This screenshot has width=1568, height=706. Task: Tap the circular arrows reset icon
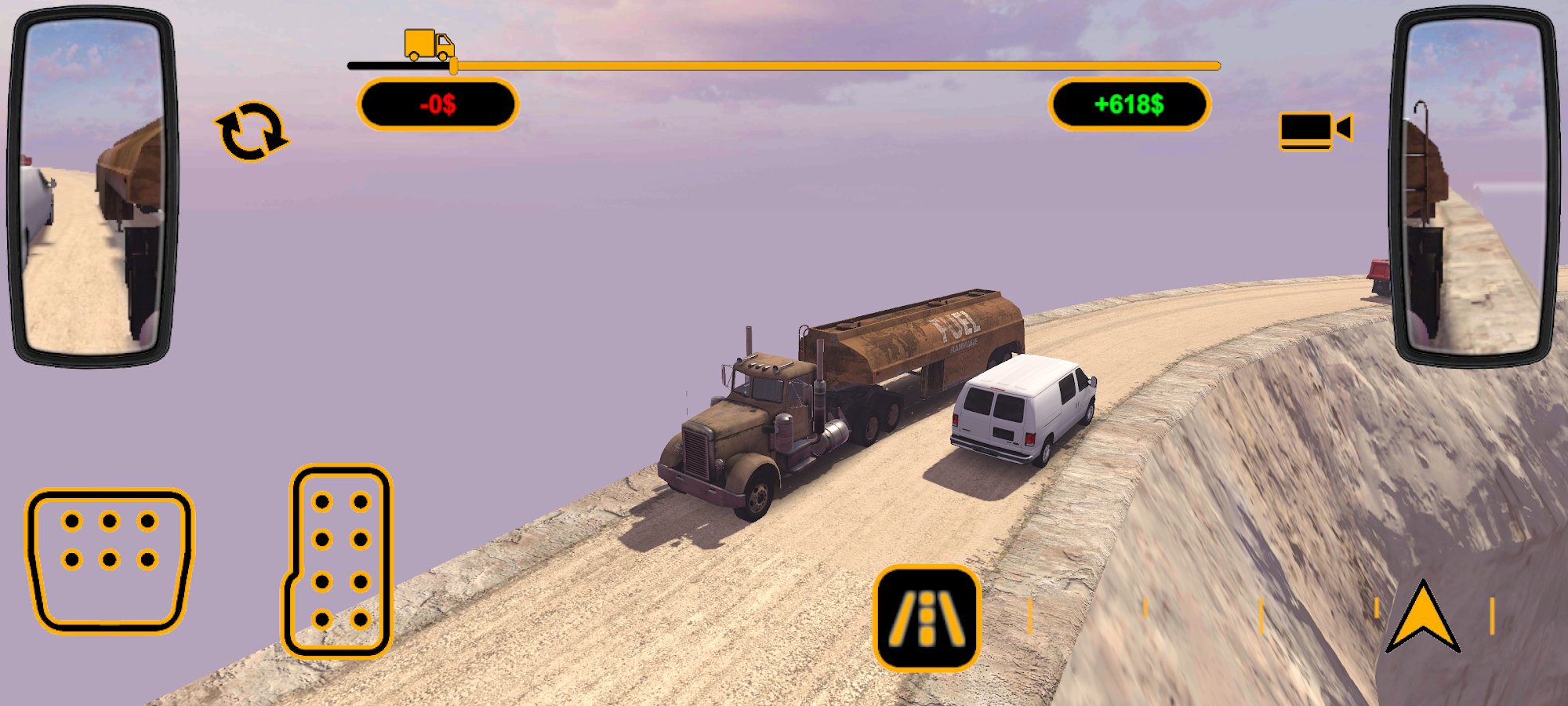(x=251, y=131)
